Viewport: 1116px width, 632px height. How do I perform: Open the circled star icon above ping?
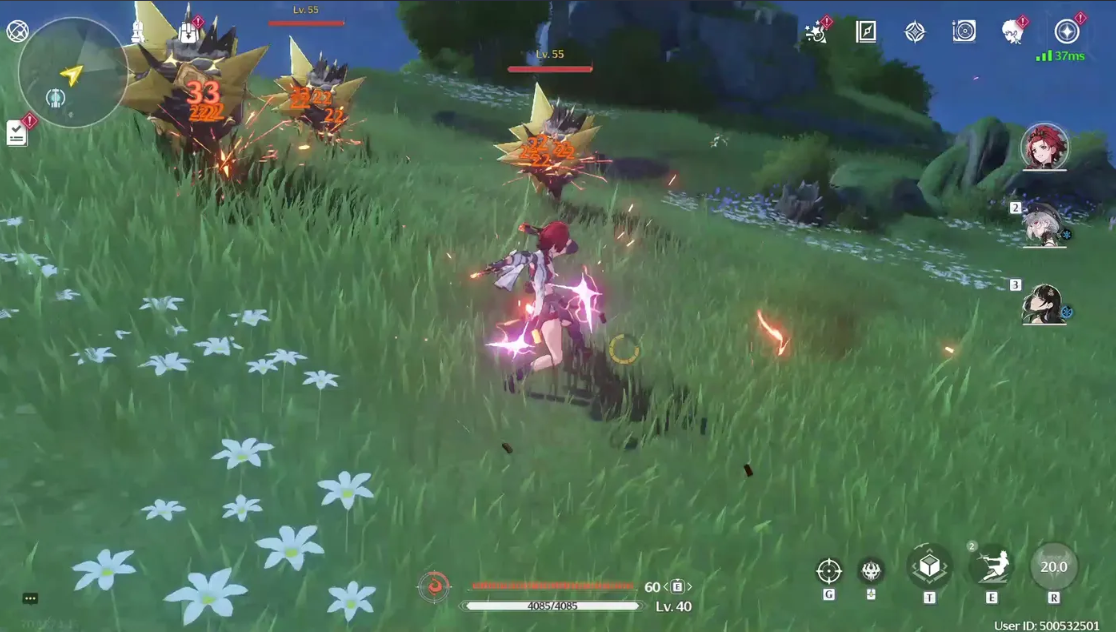tap(1067, 31)
